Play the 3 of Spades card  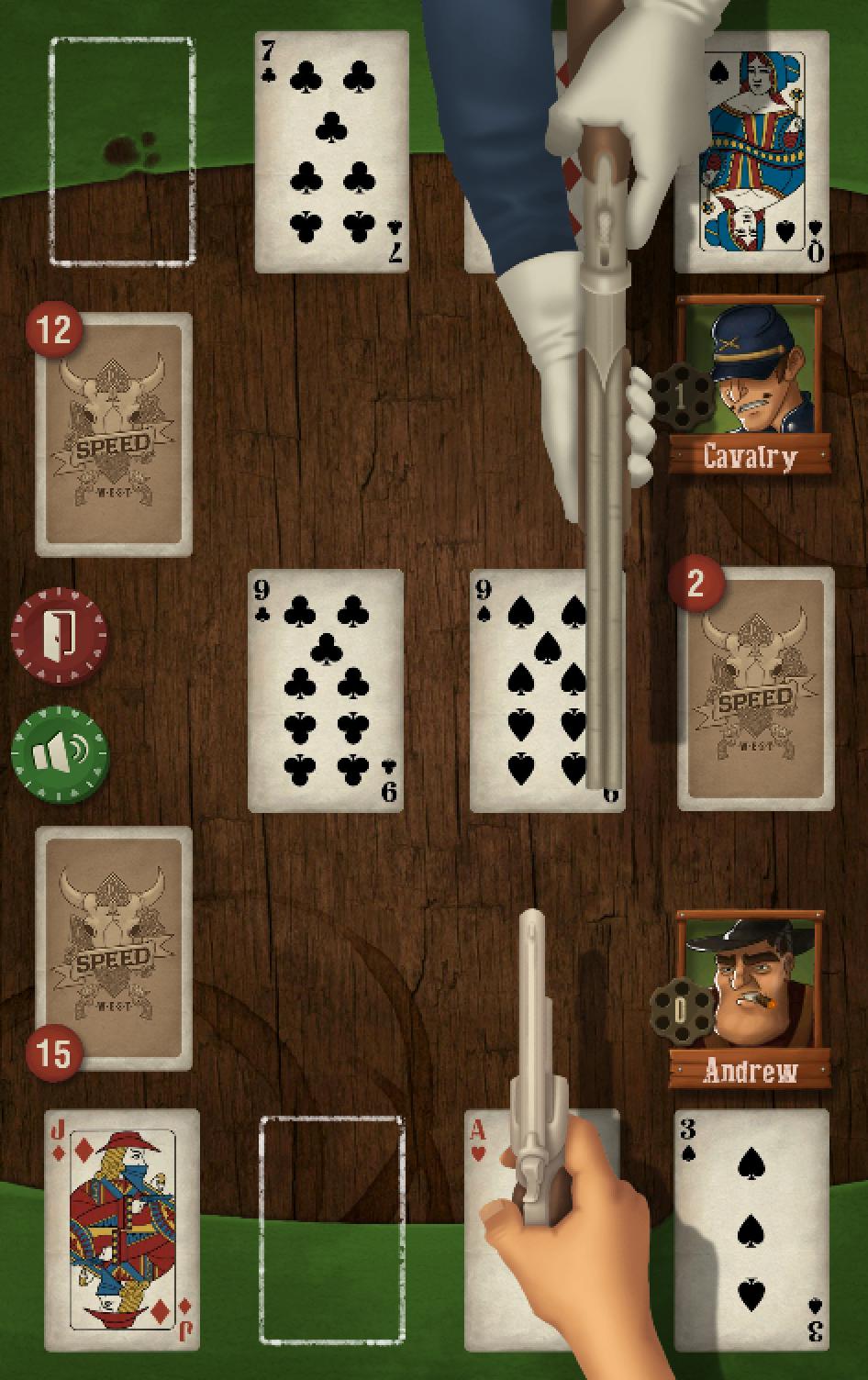(751, 1230)
